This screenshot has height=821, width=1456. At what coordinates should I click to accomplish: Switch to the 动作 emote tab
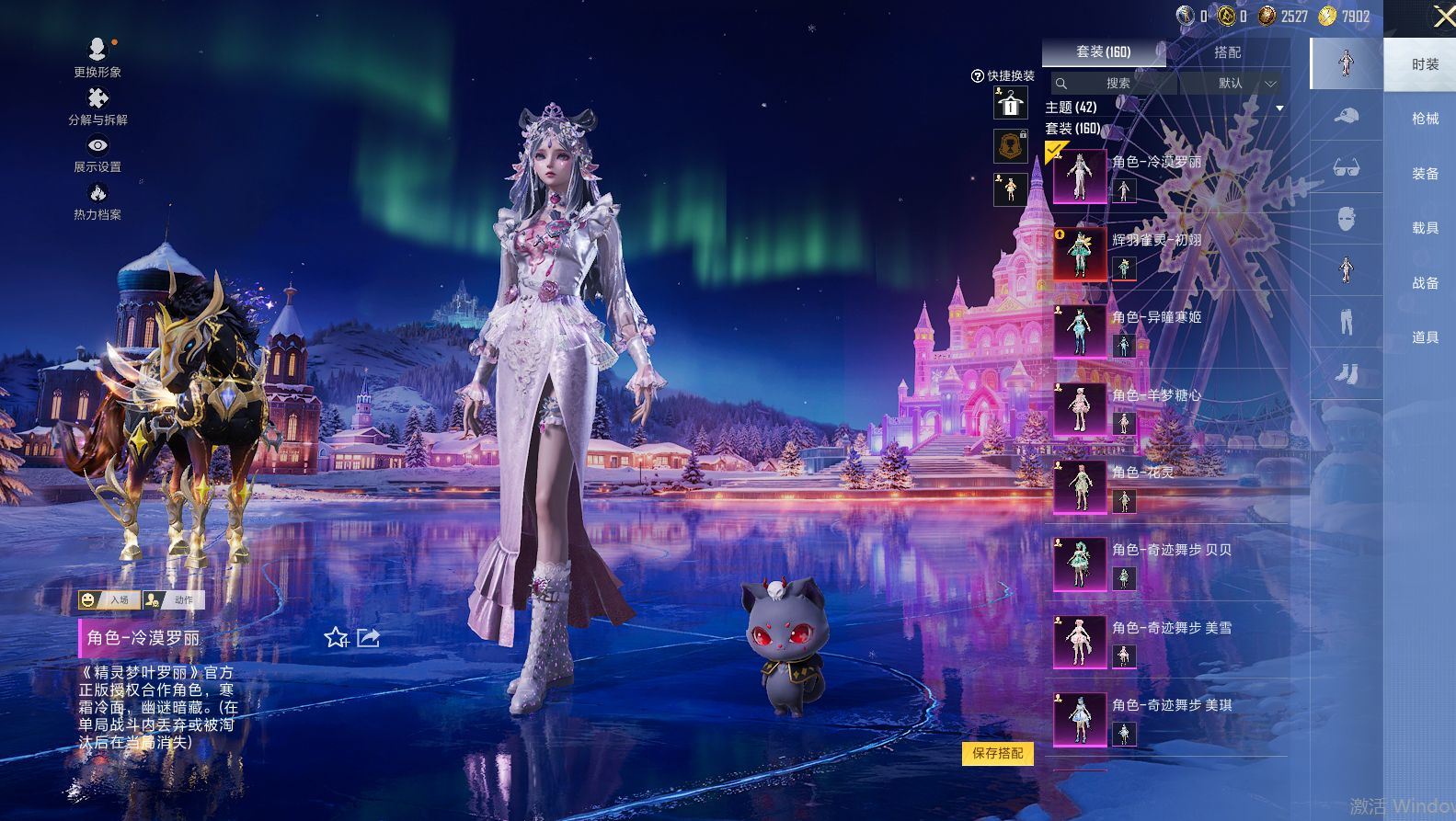coord(175,600)
